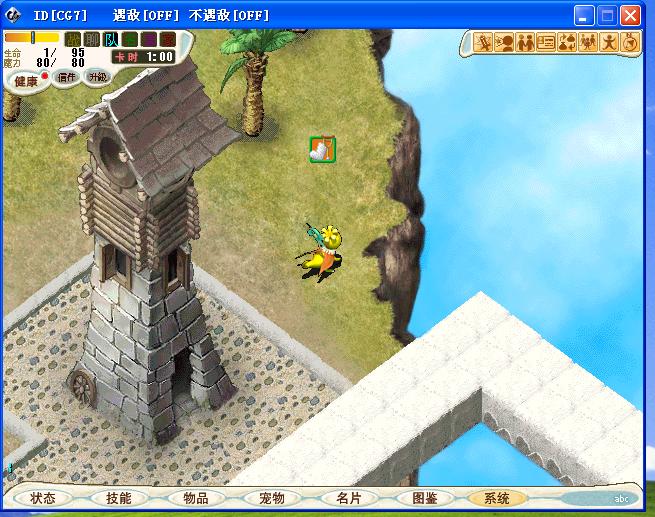Toggle the 家 family mode icon
The width and height of the screenshot is (655, 517).
point(168,39)
